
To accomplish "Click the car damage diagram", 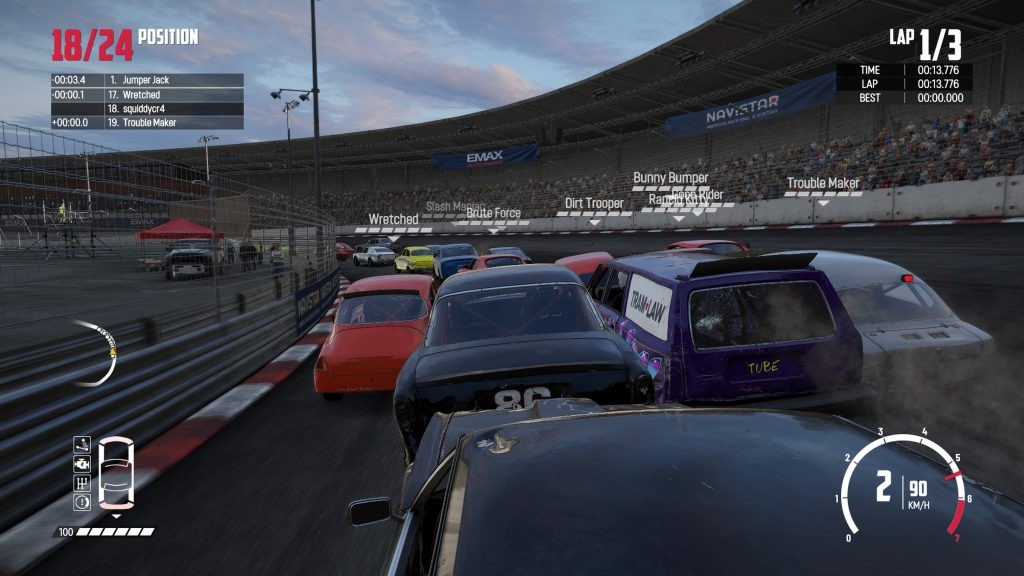I will coord(117,473).
